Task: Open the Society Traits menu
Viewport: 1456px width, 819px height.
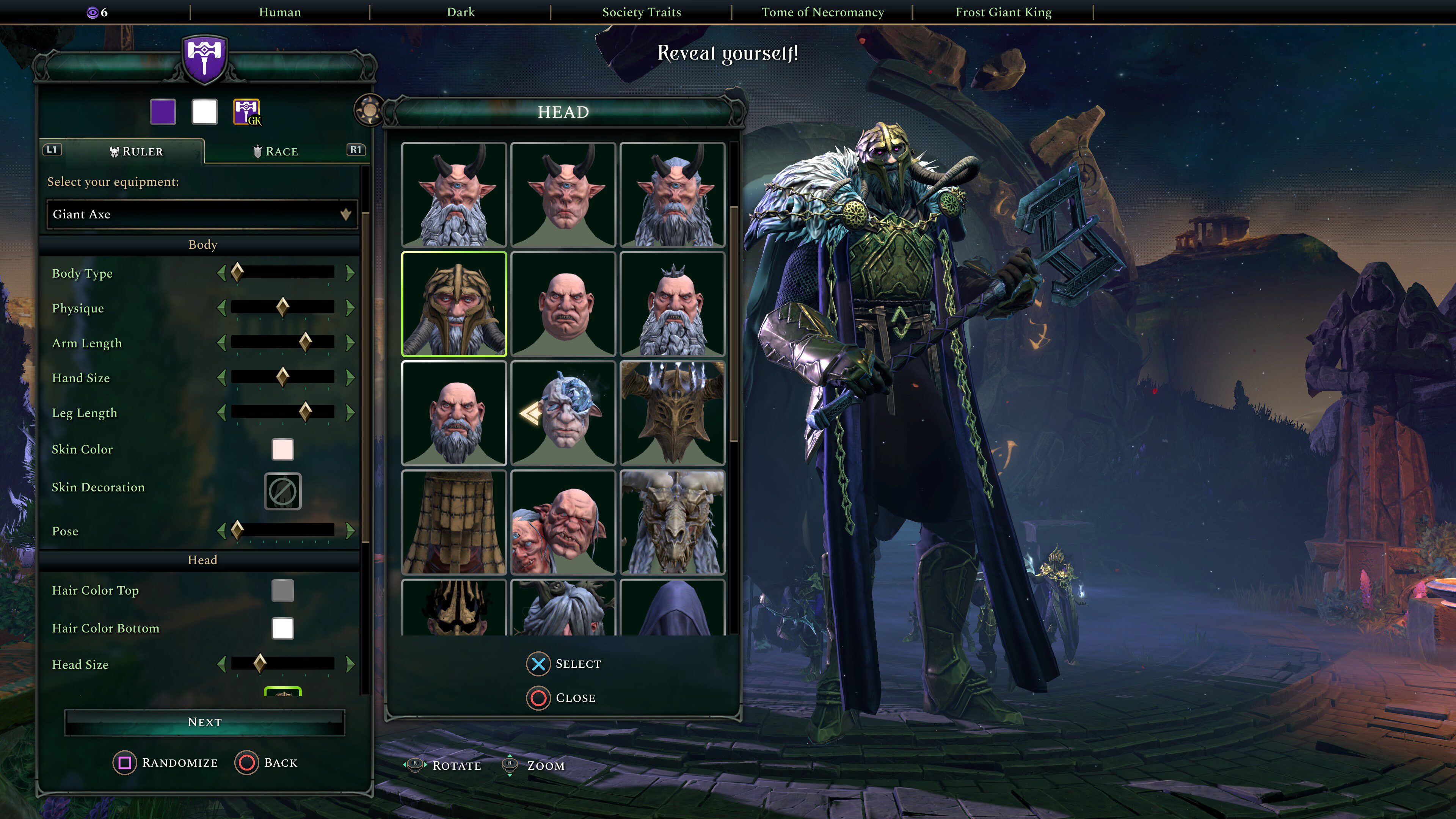Action: pyautogui.click(x=642, y=12)
